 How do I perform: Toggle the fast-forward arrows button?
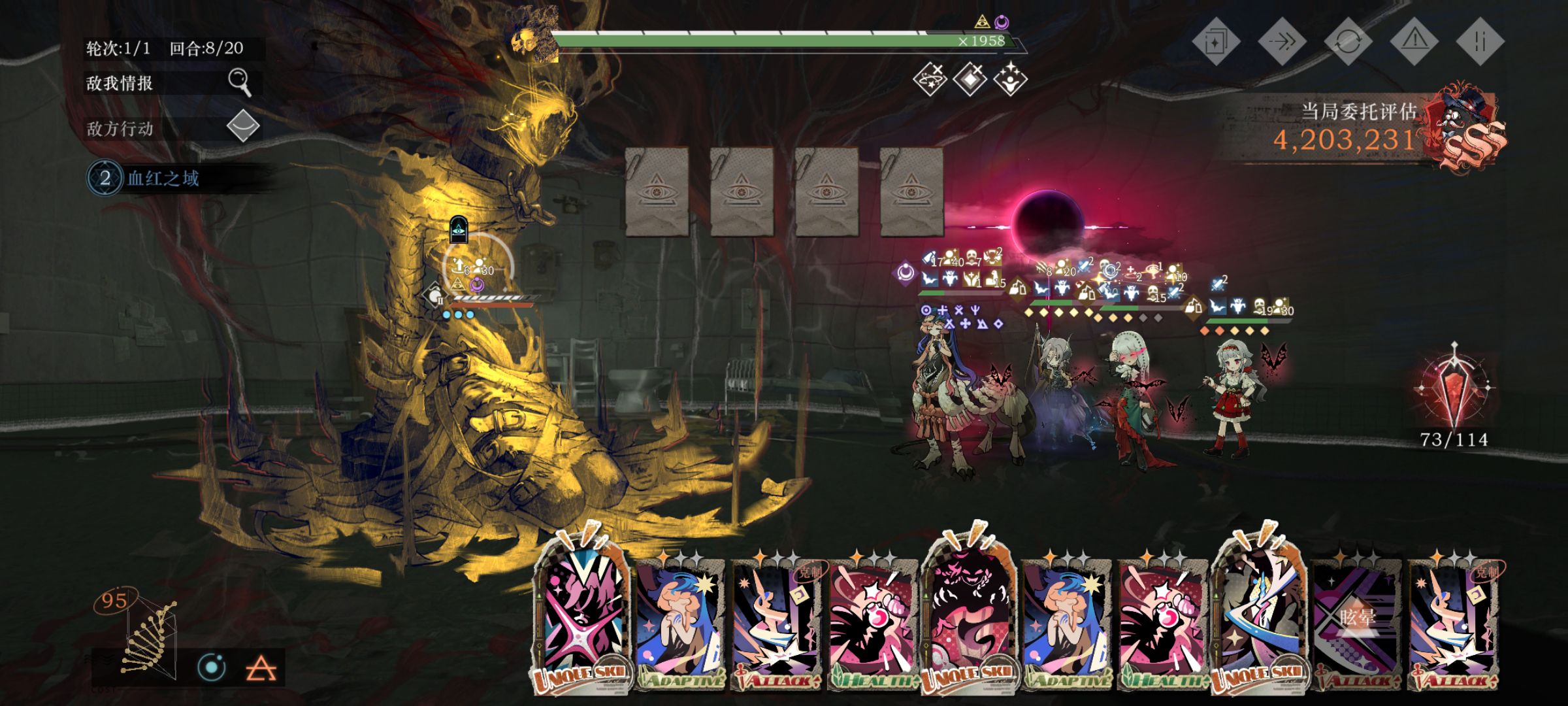(1282, 42)
